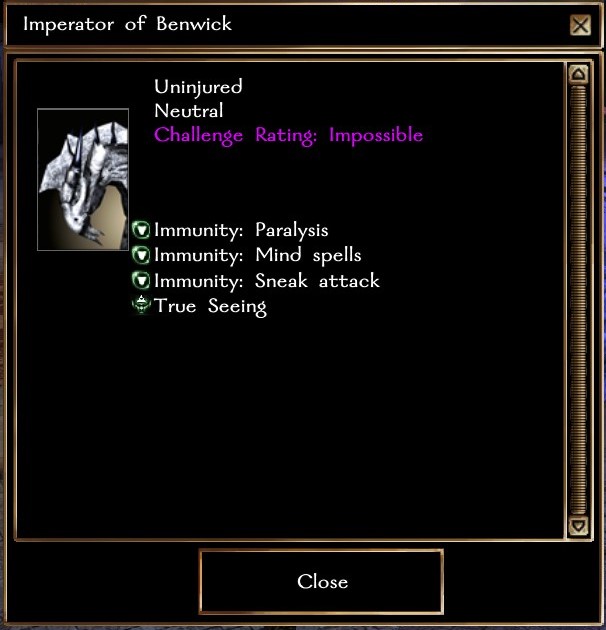
Task: Click the True Seeing effect icon
Action: [x=142, y=306]
